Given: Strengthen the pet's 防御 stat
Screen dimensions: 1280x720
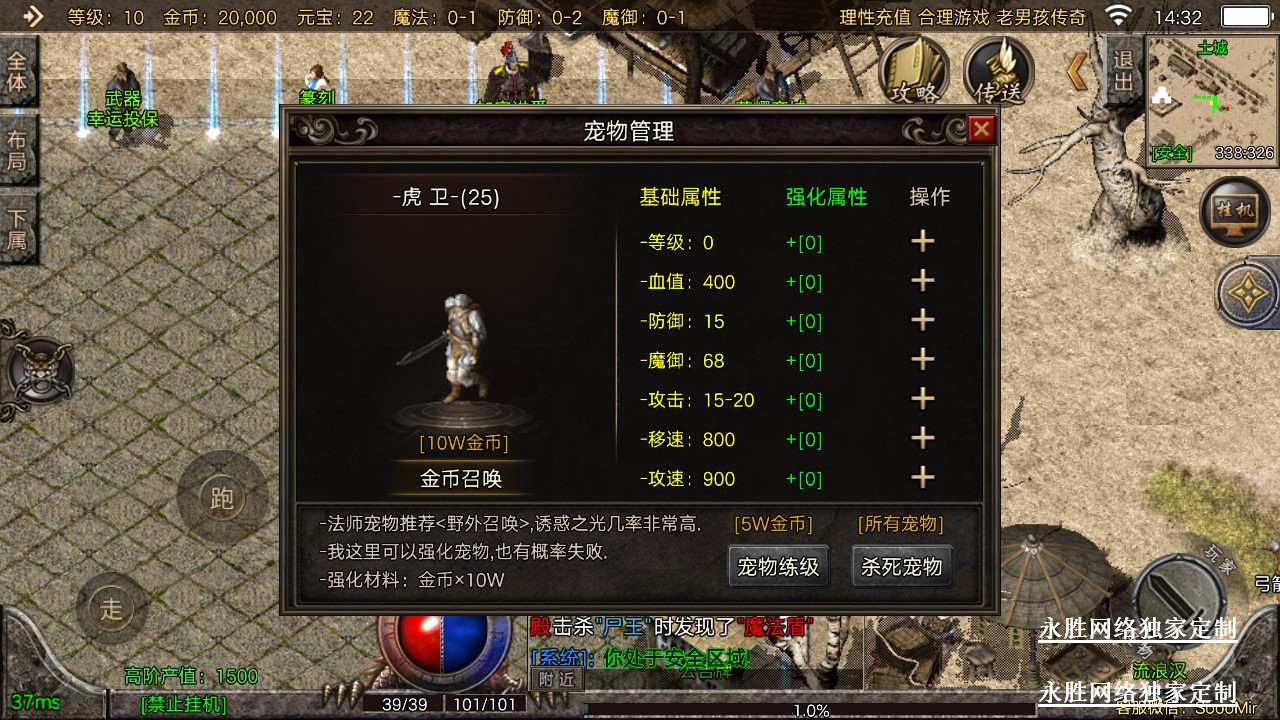Looking at the screenshot, I should coord(922,321).
